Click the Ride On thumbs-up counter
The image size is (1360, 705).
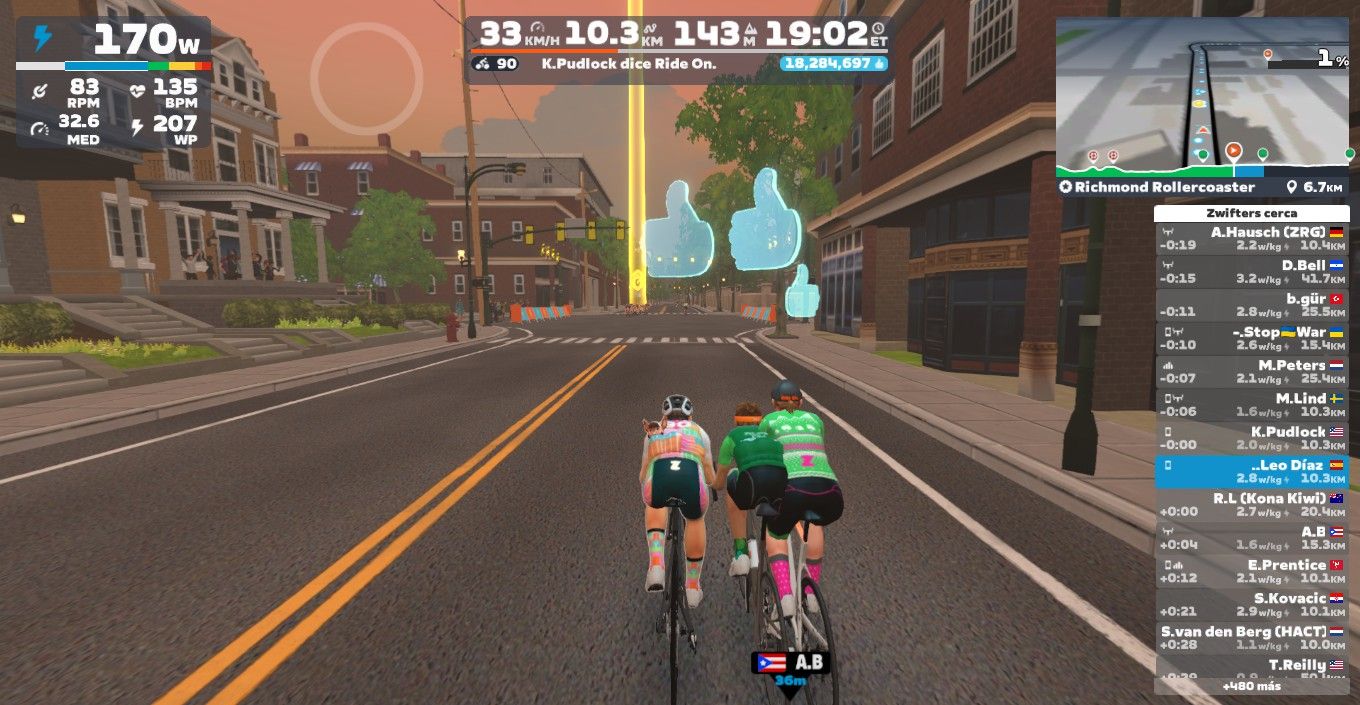click(833, 63)
